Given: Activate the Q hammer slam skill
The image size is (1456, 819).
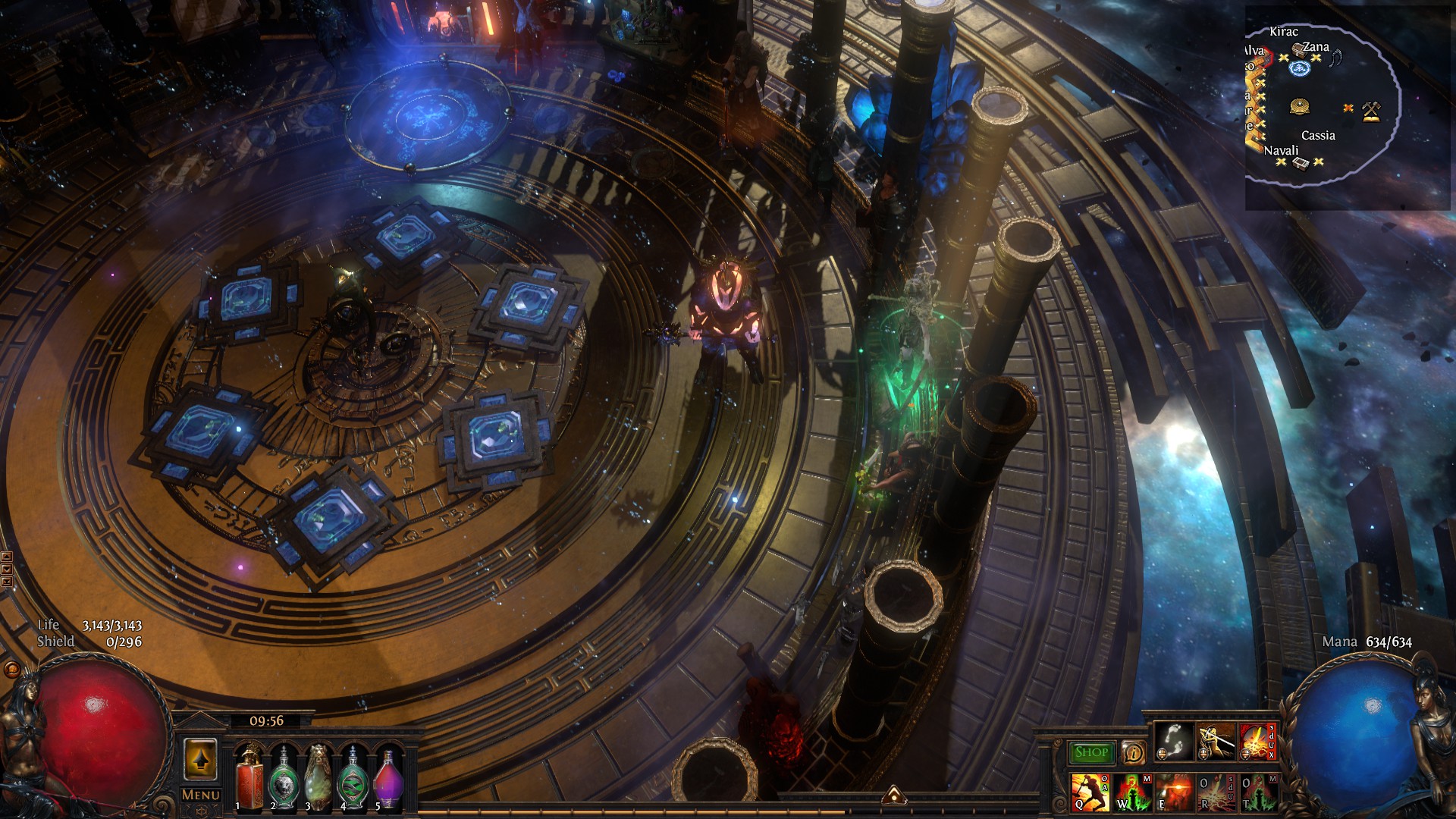Looking at the screenshot, I should [1090, 792].
